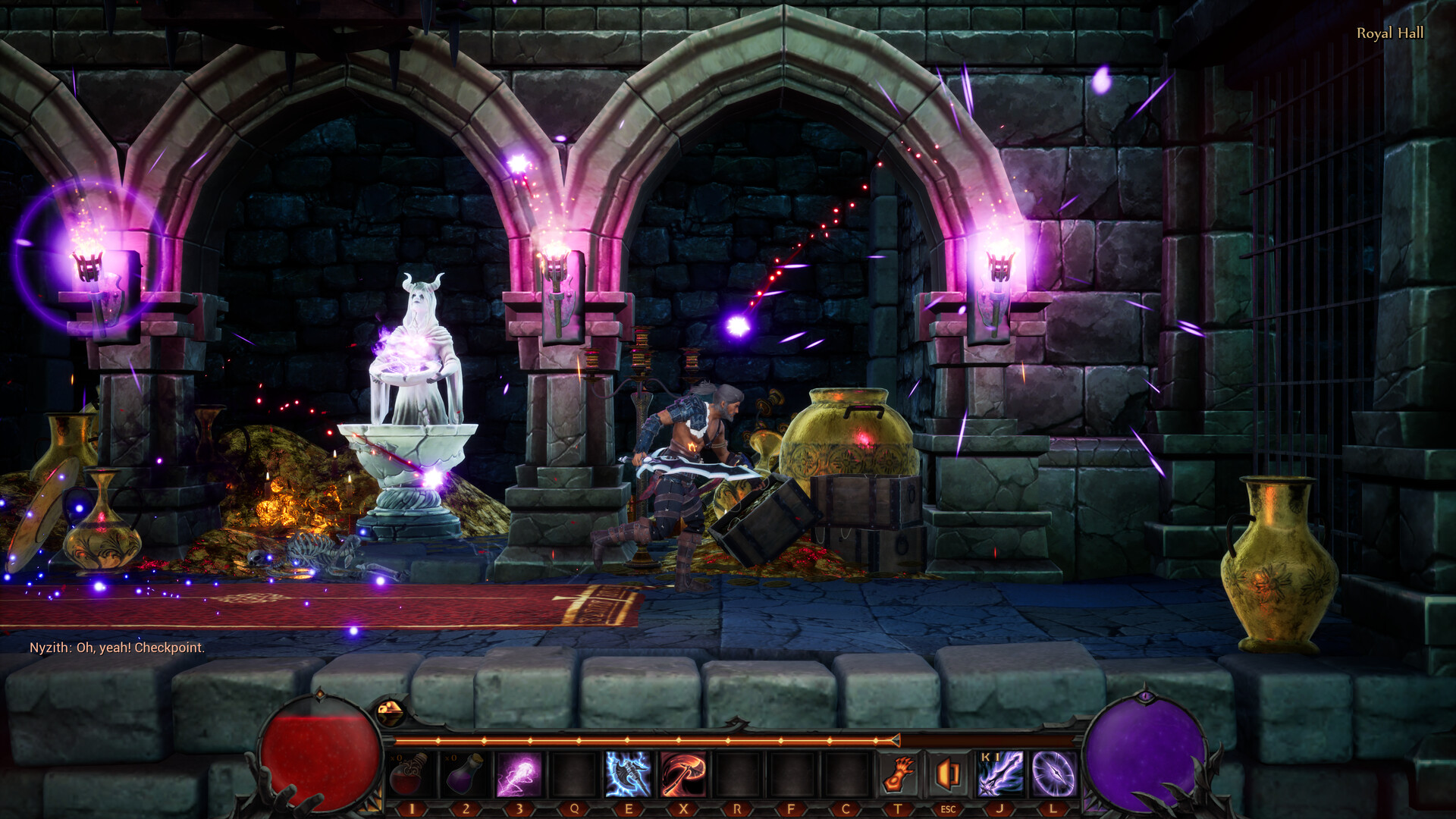Click the gold treasure icon above the hotbar
Image resolution: width=1456 pixels, height=819 pixels.
pyautogui.click(x=391, y=711)
